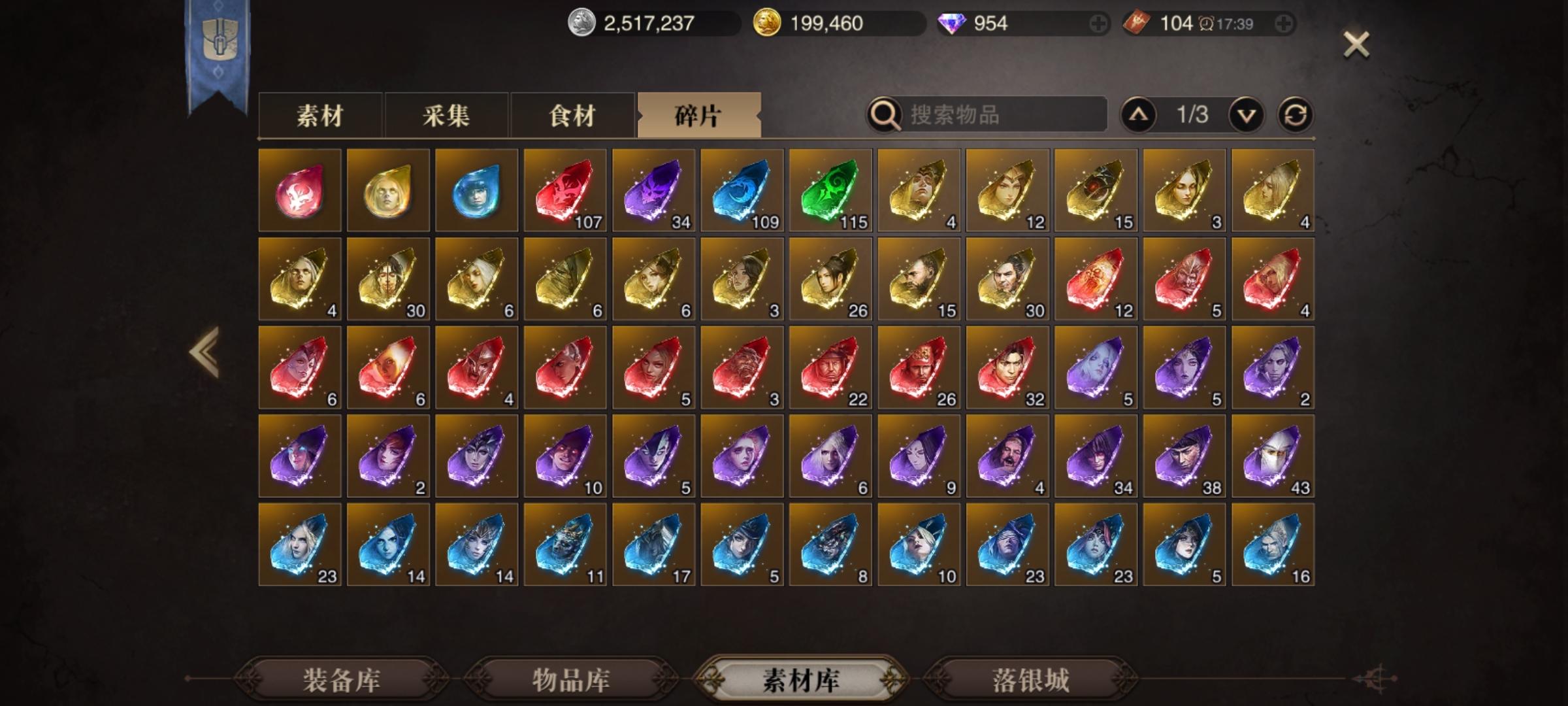1568x706 pixels.
Task: Click the magnifying glass search icon
Action: pos(885,116)
